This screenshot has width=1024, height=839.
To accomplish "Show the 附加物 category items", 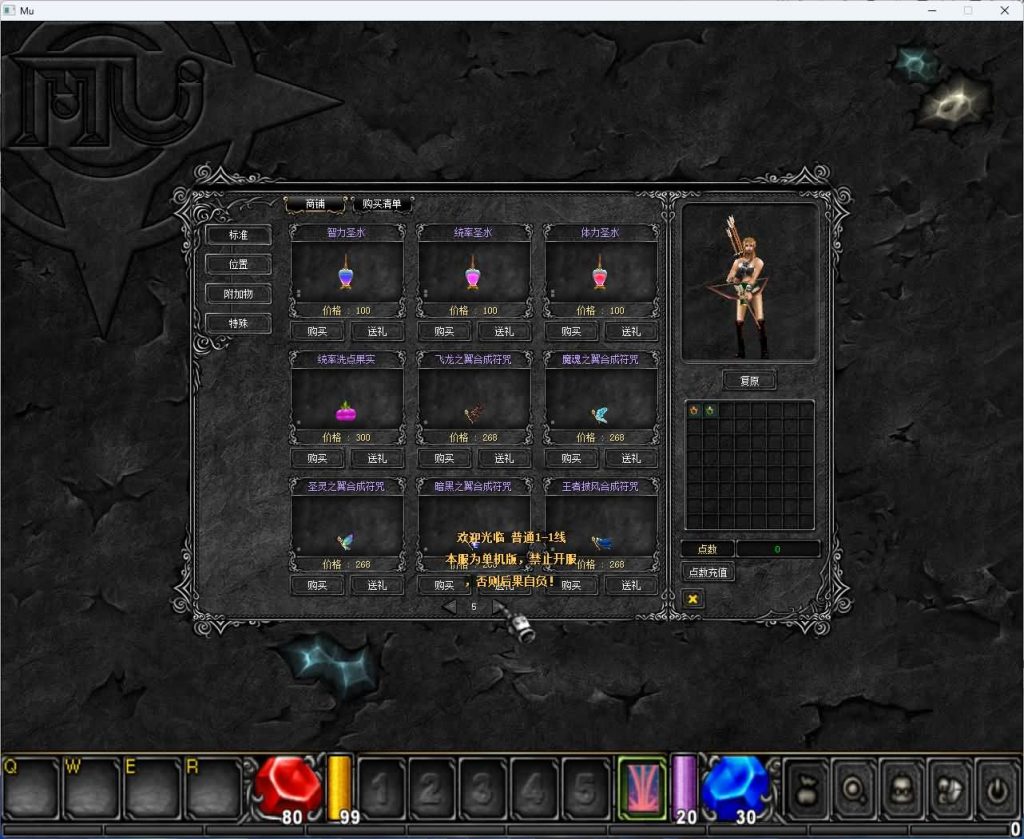I will click(x=238, y=294).
